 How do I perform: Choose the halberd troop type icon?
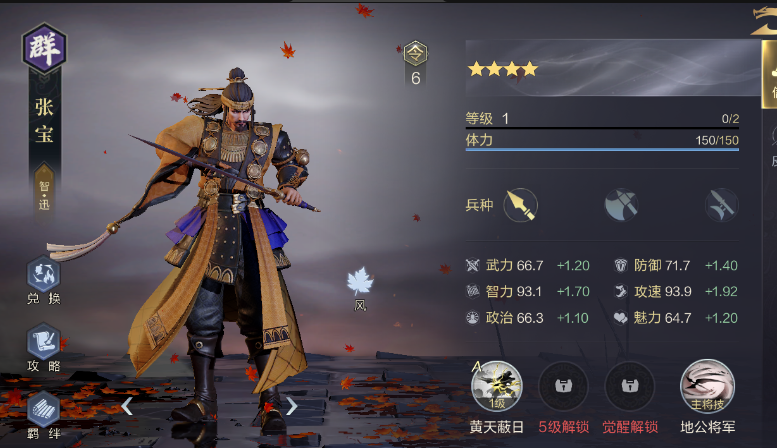pos(720,204)
